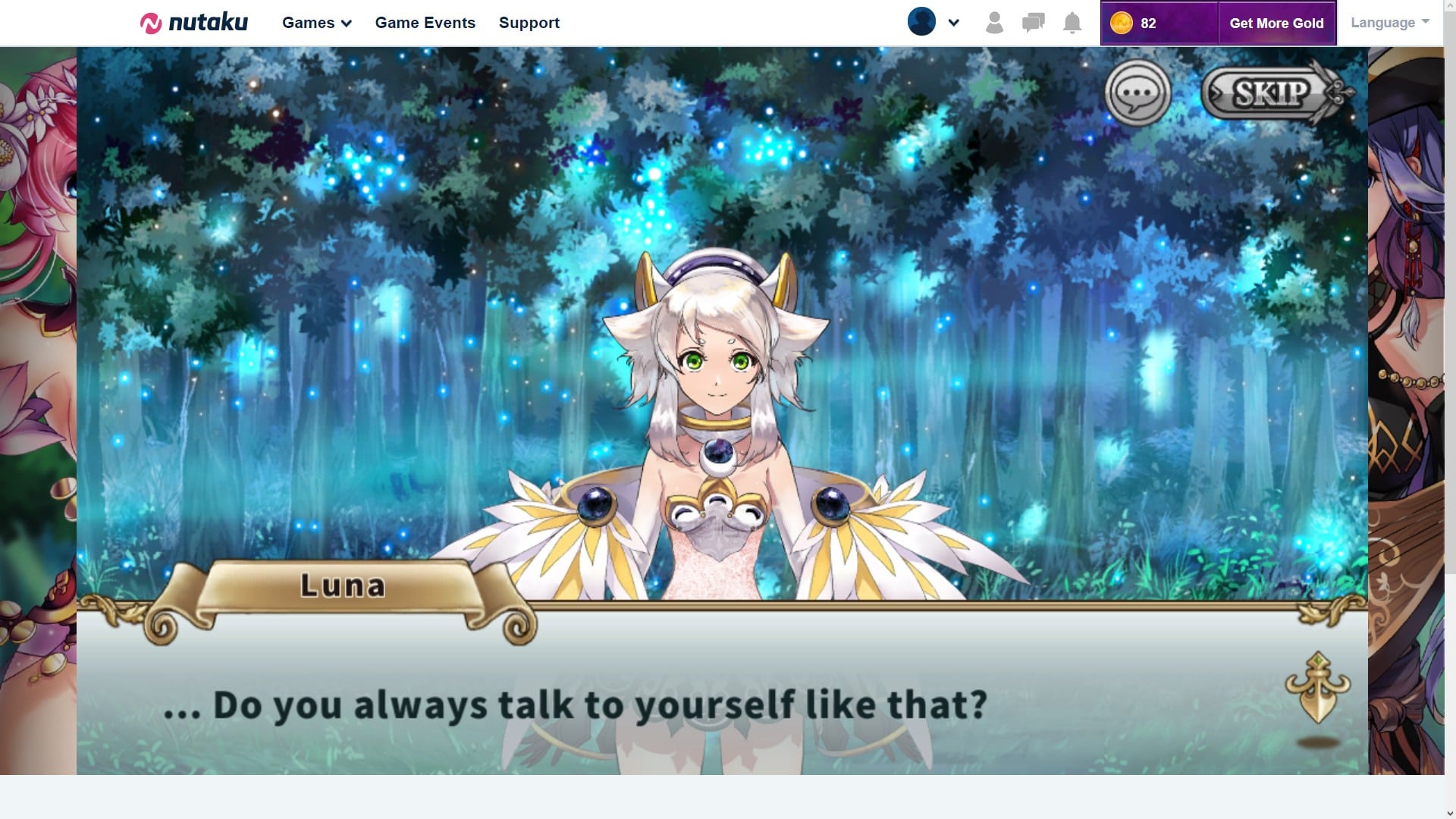Go to Game Events page
Screen dimensions: 1456x819
(x=425, y=23)
